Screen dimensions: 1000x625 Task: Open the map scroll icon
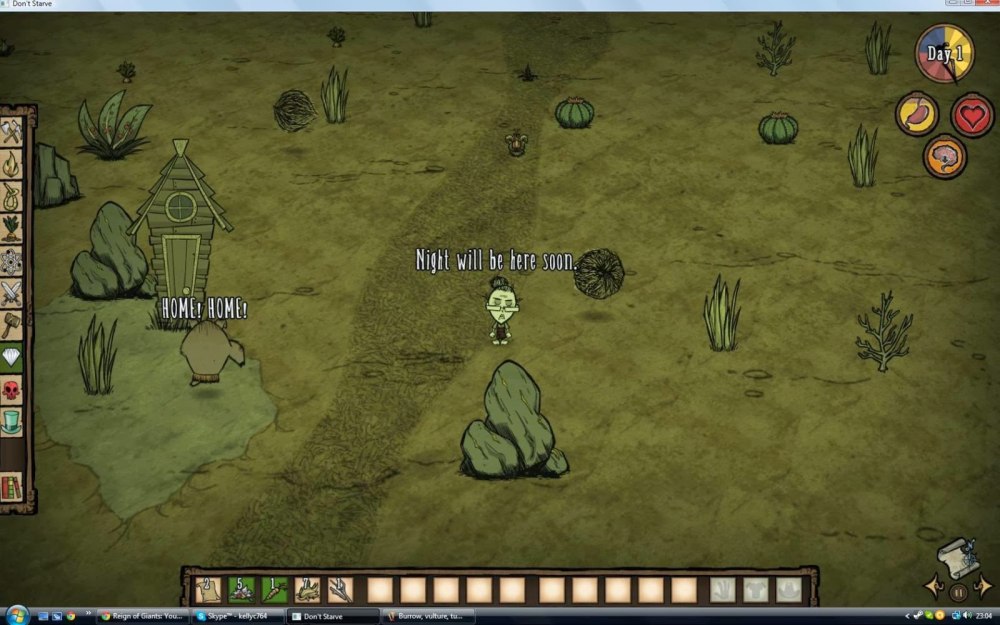click(x=957, y=557)
